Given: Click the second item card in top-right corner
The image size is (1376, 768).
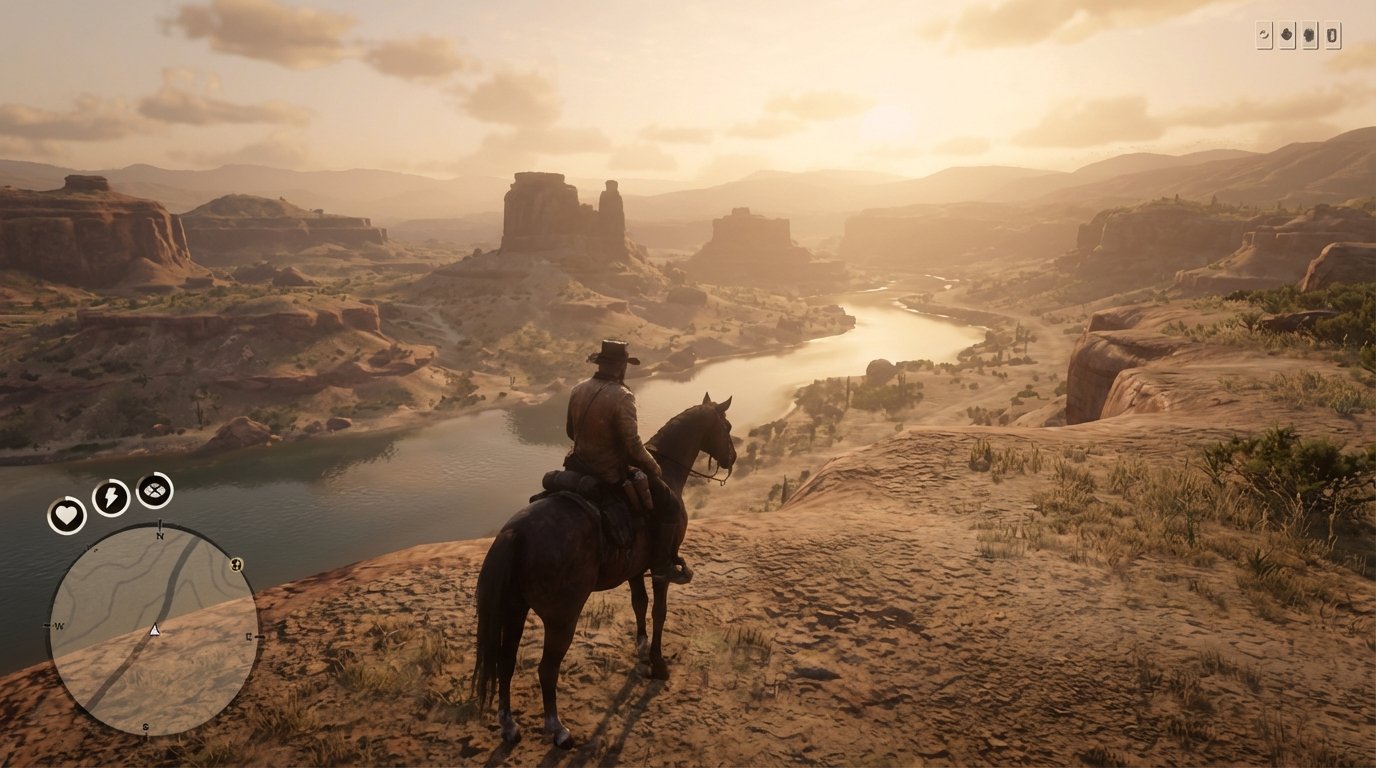Looking at the screenshot, I should pos(1288,33).
